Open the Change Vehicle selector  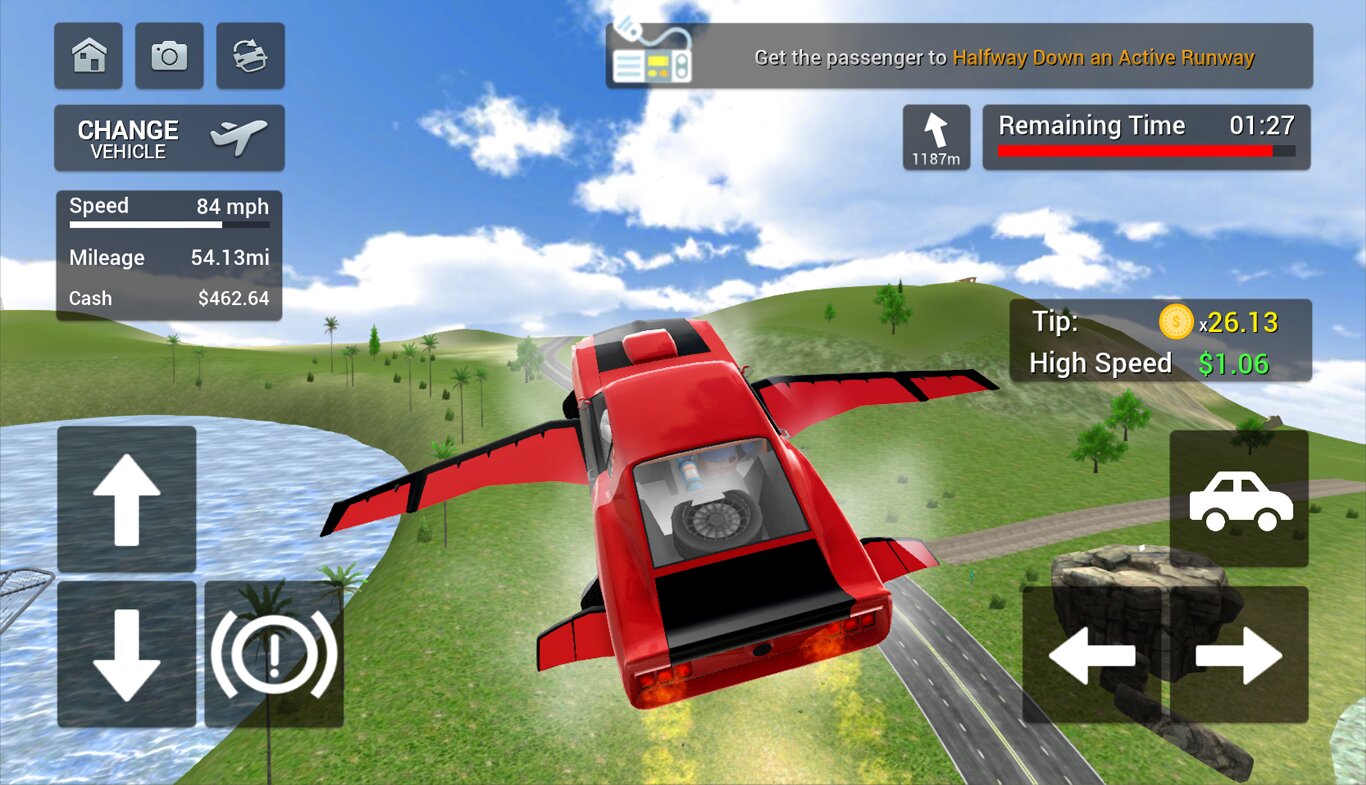(169, 138)
